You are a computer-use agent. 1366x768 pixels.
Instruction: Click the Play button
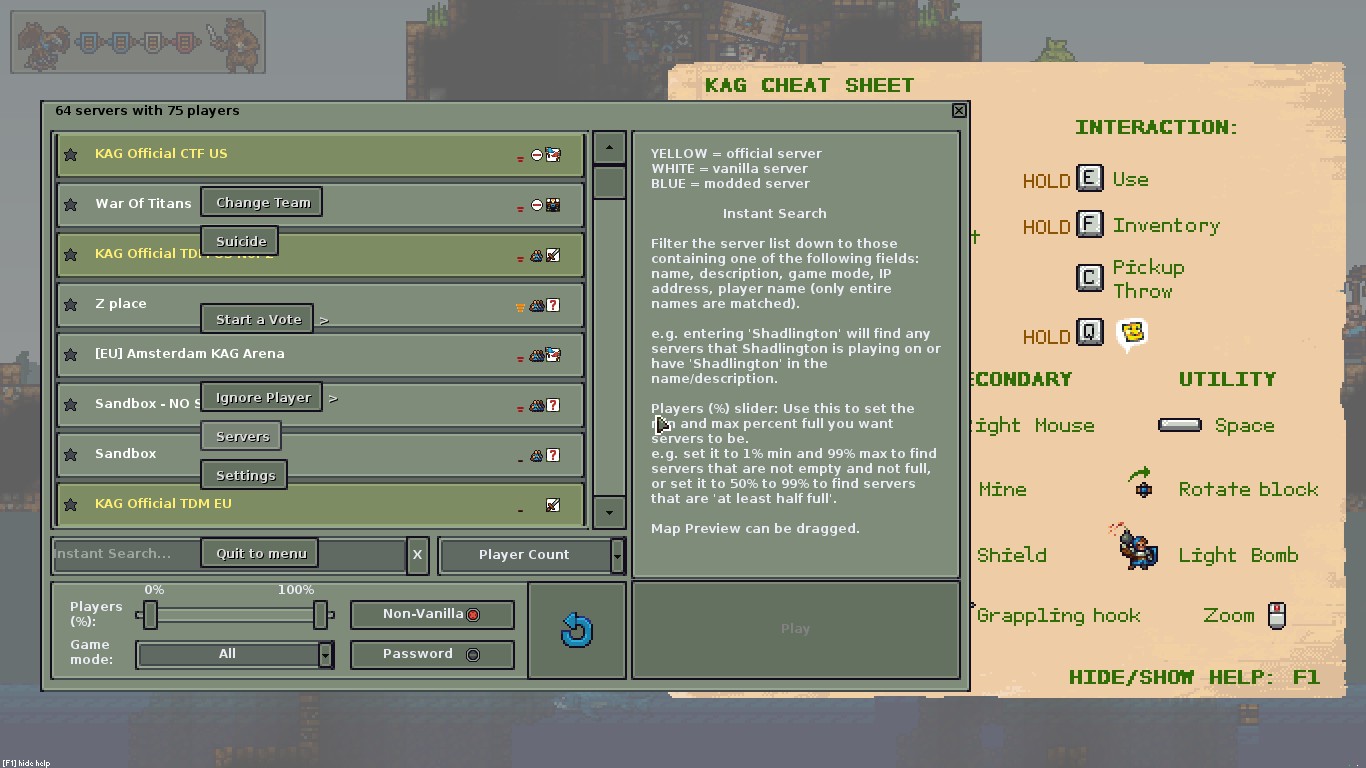coord(795,629)
